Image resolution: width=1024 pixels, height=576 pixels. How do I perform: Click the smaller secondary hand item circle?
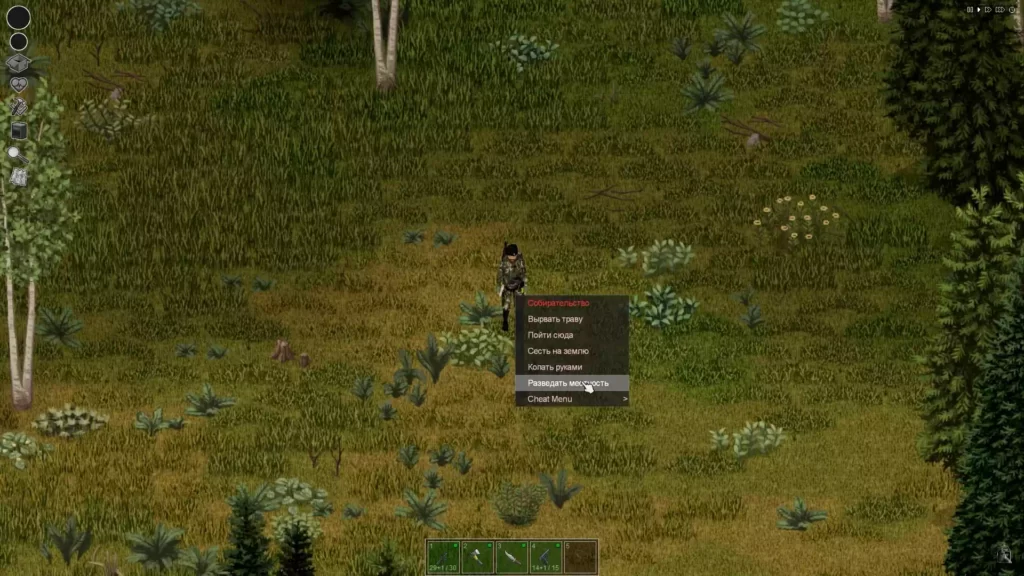tap(18, 42)
